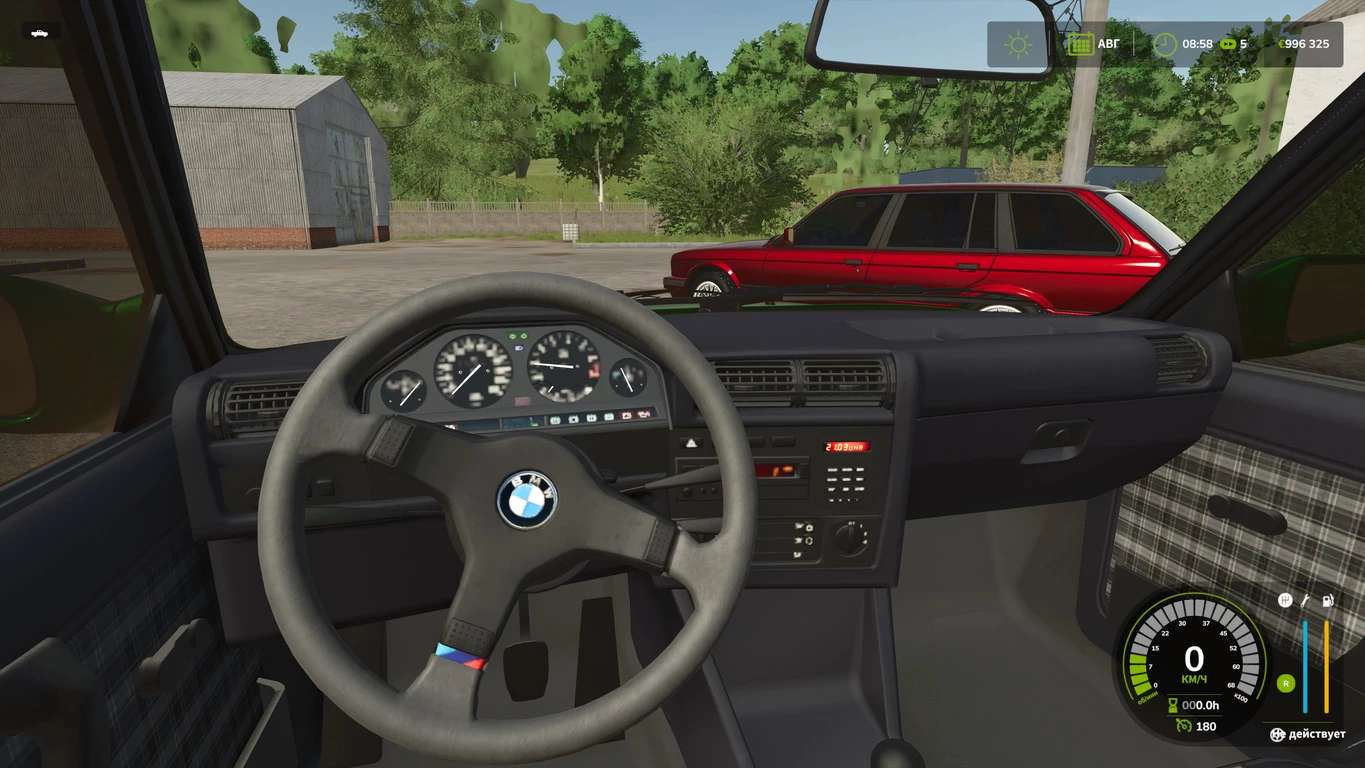The height and width of the screenshot is (768, 1365).
Task: Click the gearbox shifter icon
Action: (x=1285, y=601)
